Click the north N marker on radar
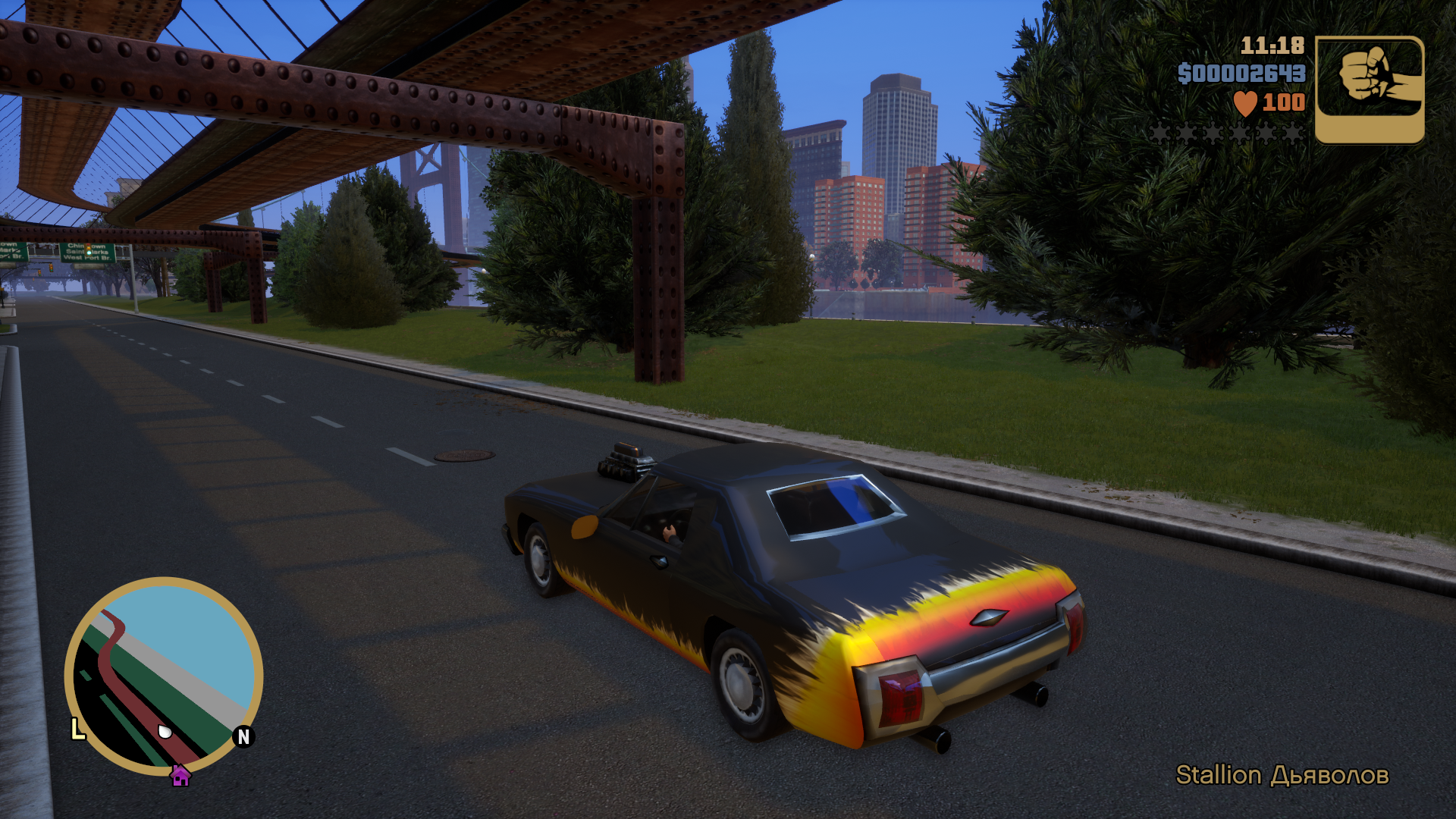This screenshot has width=1456, height=819. [243, 736]
